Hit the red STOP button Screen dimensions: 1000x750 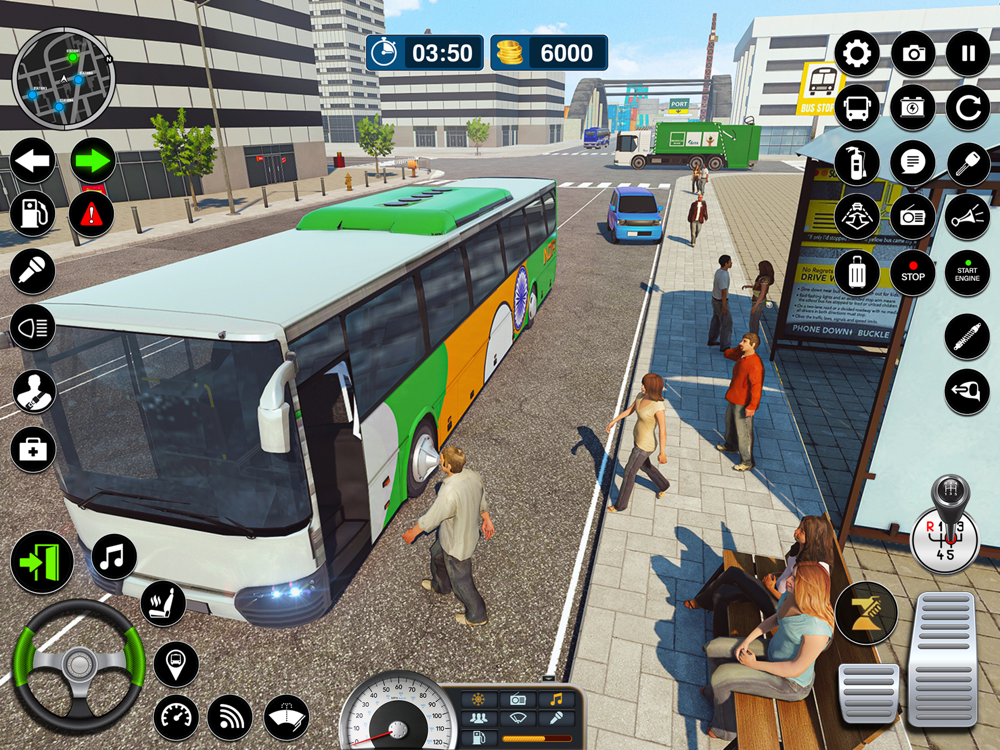point(913,272)
